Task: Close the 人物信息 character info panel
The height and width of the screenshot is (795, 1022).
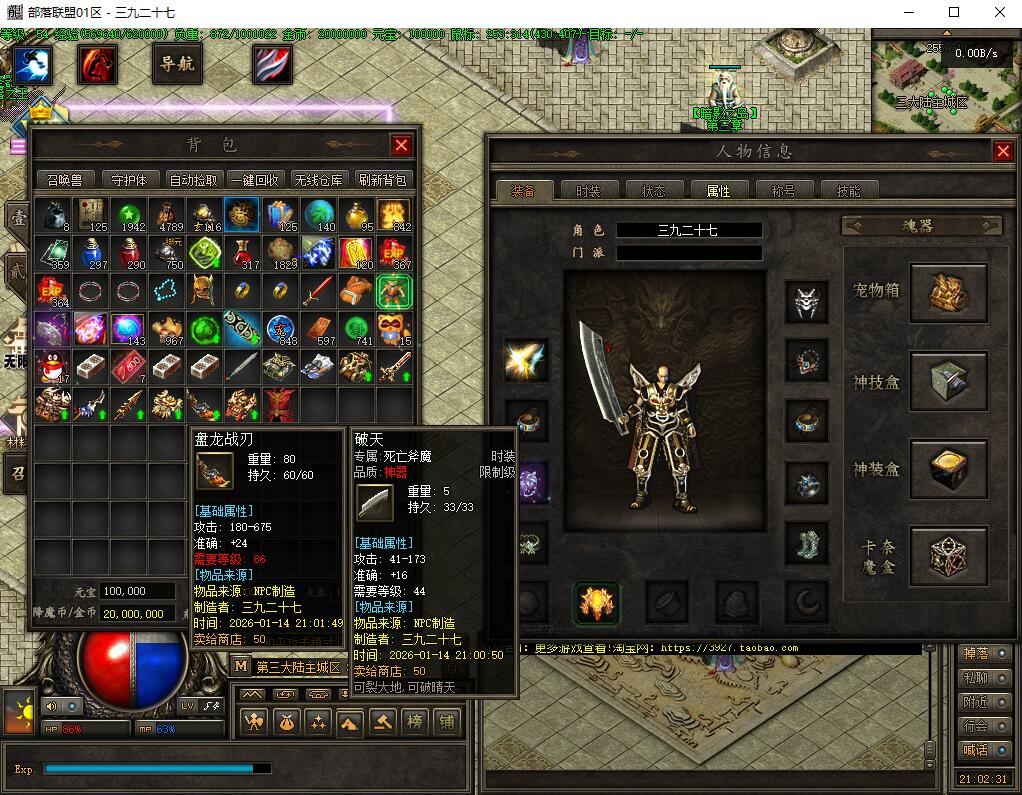Action: click(x=1002, y=151)
